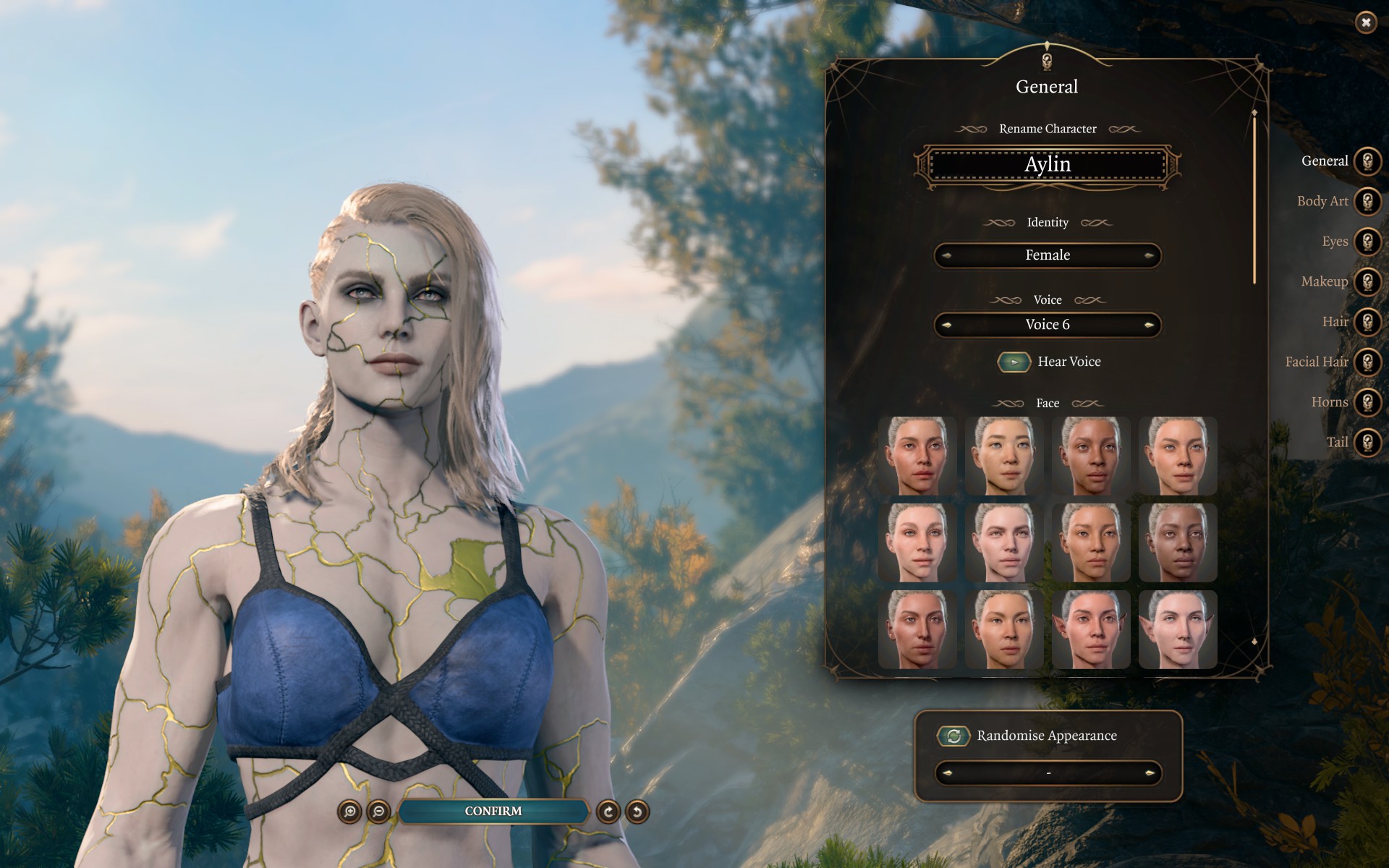Screen dimensions: 1389x868
Task: Zoom in on the character
Action: [x=349, y=812]
